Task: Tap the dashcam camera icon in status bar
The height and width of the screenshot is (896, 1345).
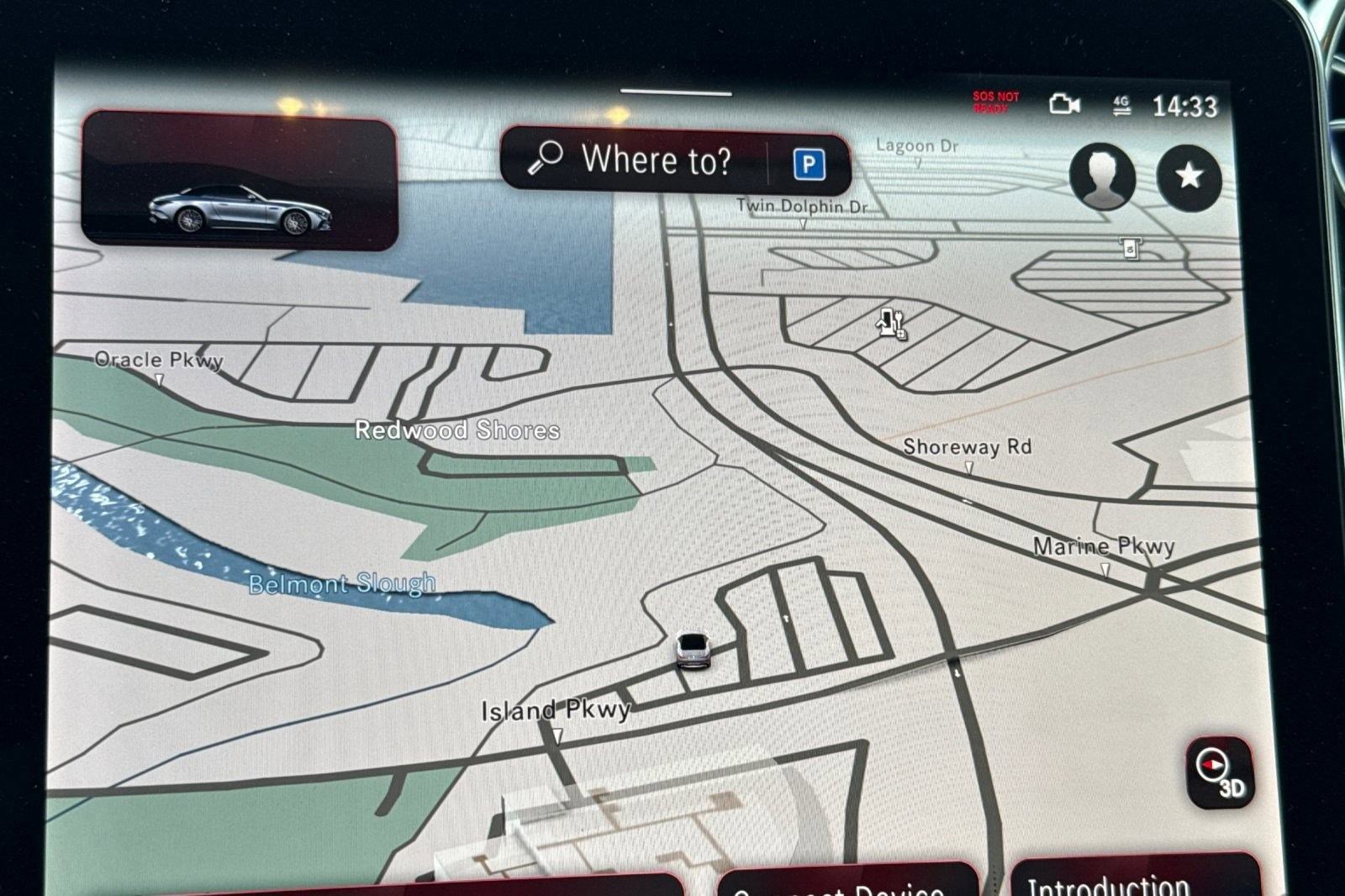Action: pyautogui.click(x=1063, y=104)
